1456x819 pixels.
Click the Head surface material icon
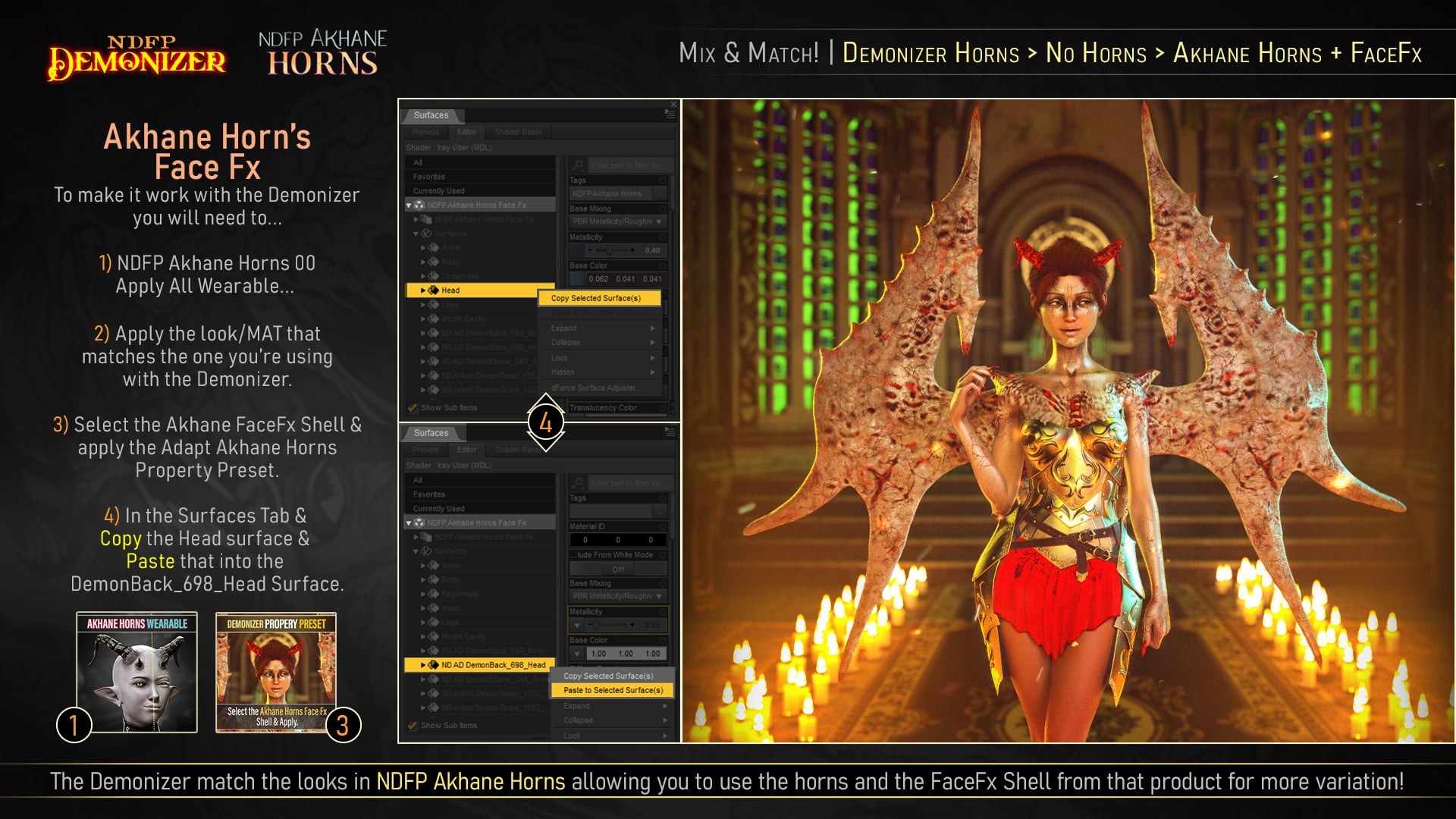pyautogui.click(x=432, y=290)
